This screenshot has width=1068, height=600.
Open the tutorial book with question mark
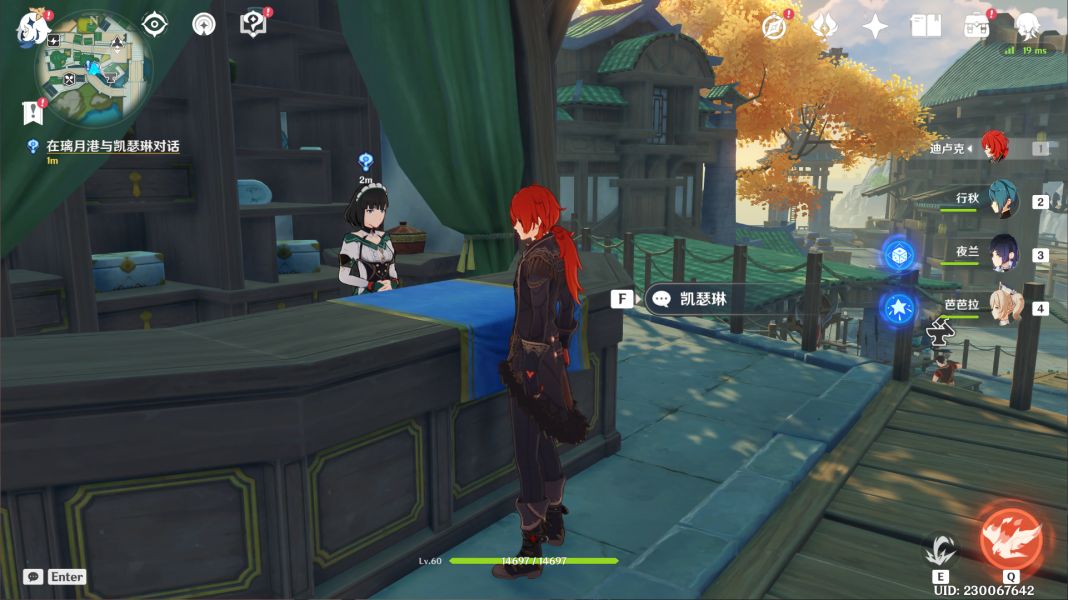click(253, 24)
